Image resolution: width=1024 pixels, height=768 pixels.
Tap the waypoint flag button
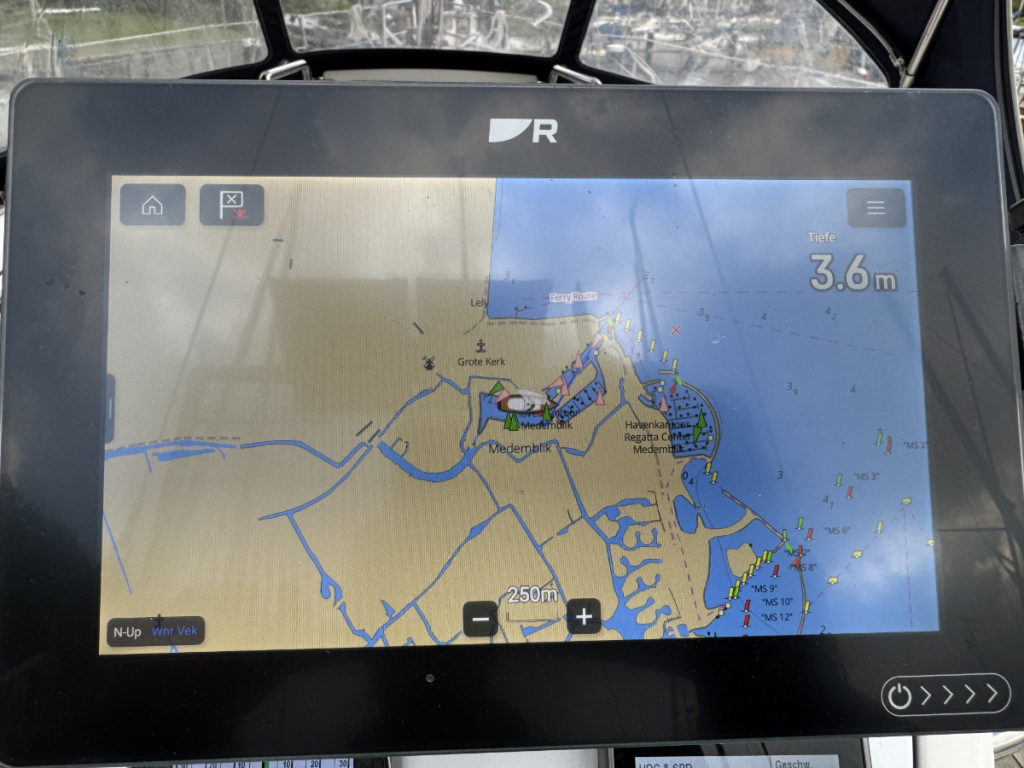tap(232, 205)
